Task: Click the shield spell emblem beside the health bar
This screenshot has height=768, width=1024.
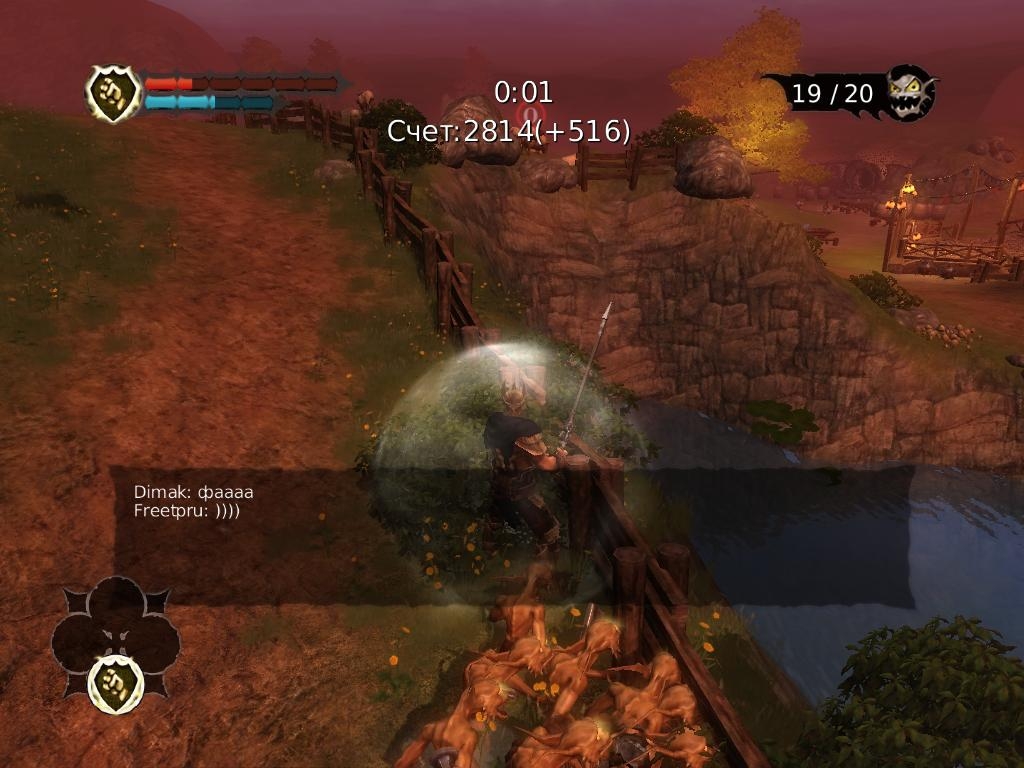Action: tap(113, 94)
